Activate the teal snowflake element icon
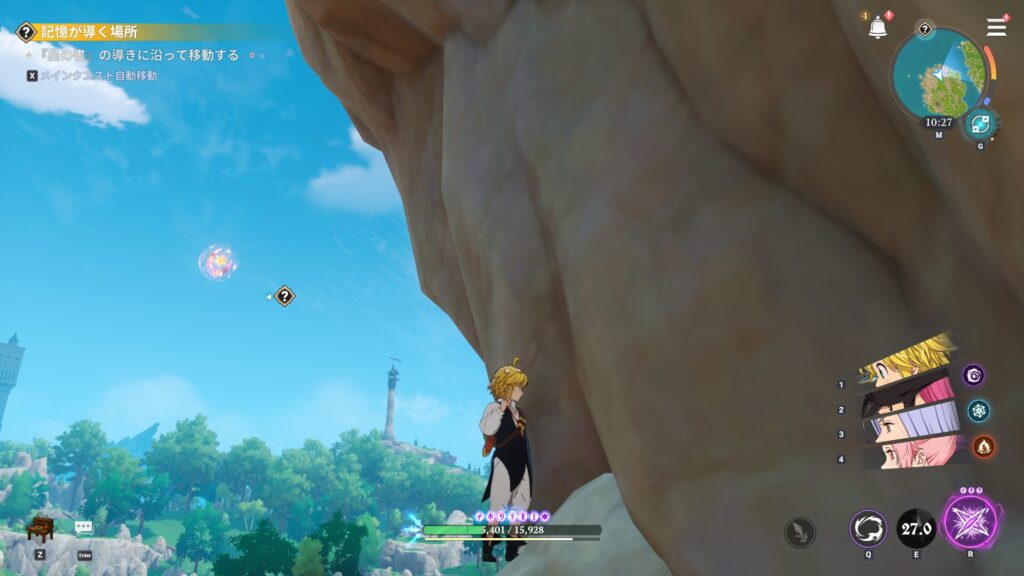The image size is (1024, 576). point(978,410)
